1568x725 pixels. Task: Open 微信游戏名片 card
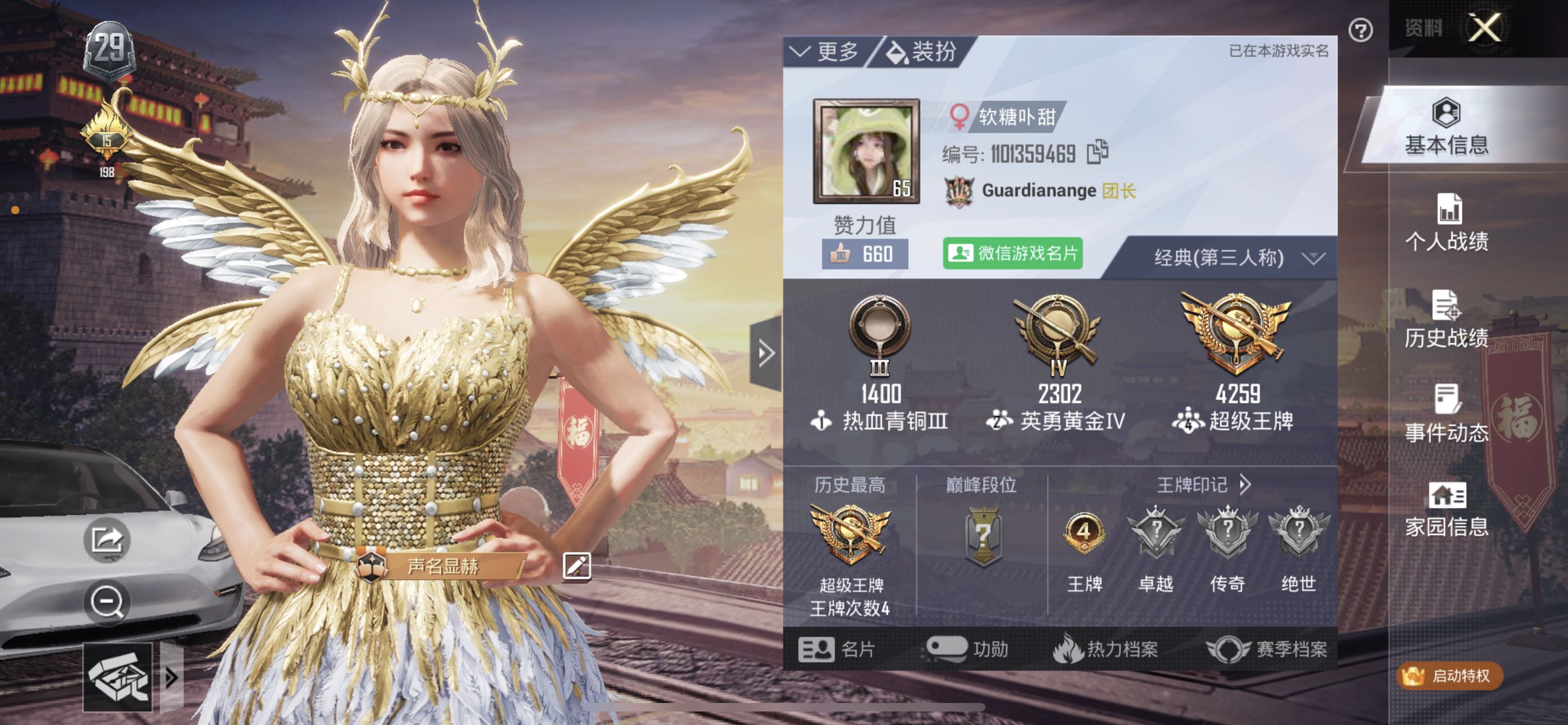pos(1012,253)
